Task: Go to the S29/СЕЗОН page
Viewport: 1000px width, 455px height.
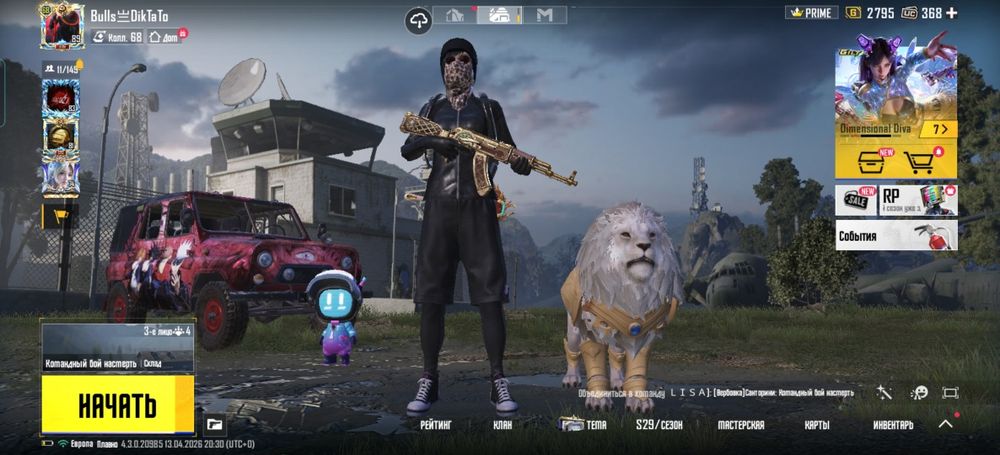Action: (x=658, y=425)
